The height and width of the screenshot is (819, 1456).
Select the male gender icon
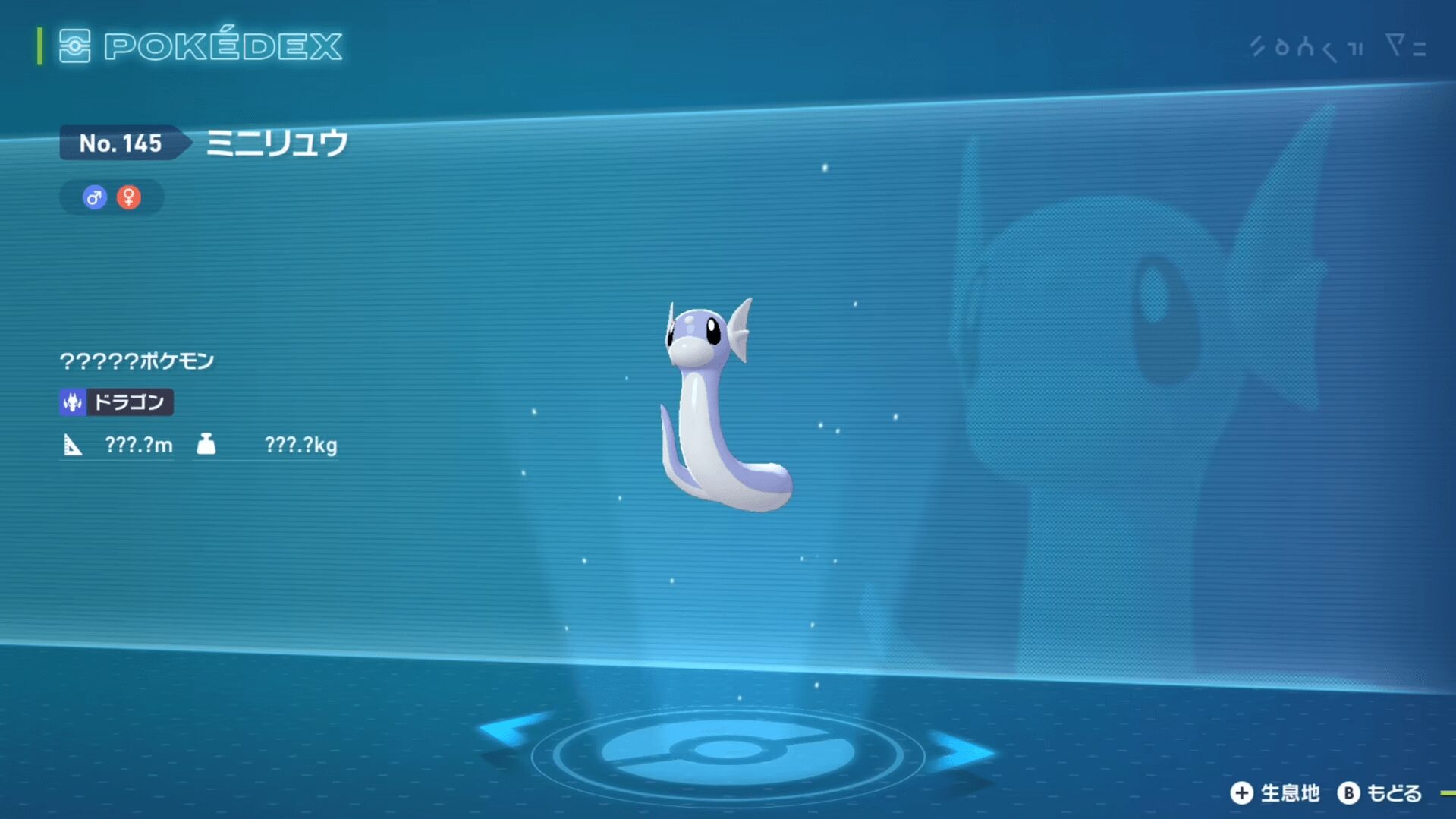[x=94, y=198]
